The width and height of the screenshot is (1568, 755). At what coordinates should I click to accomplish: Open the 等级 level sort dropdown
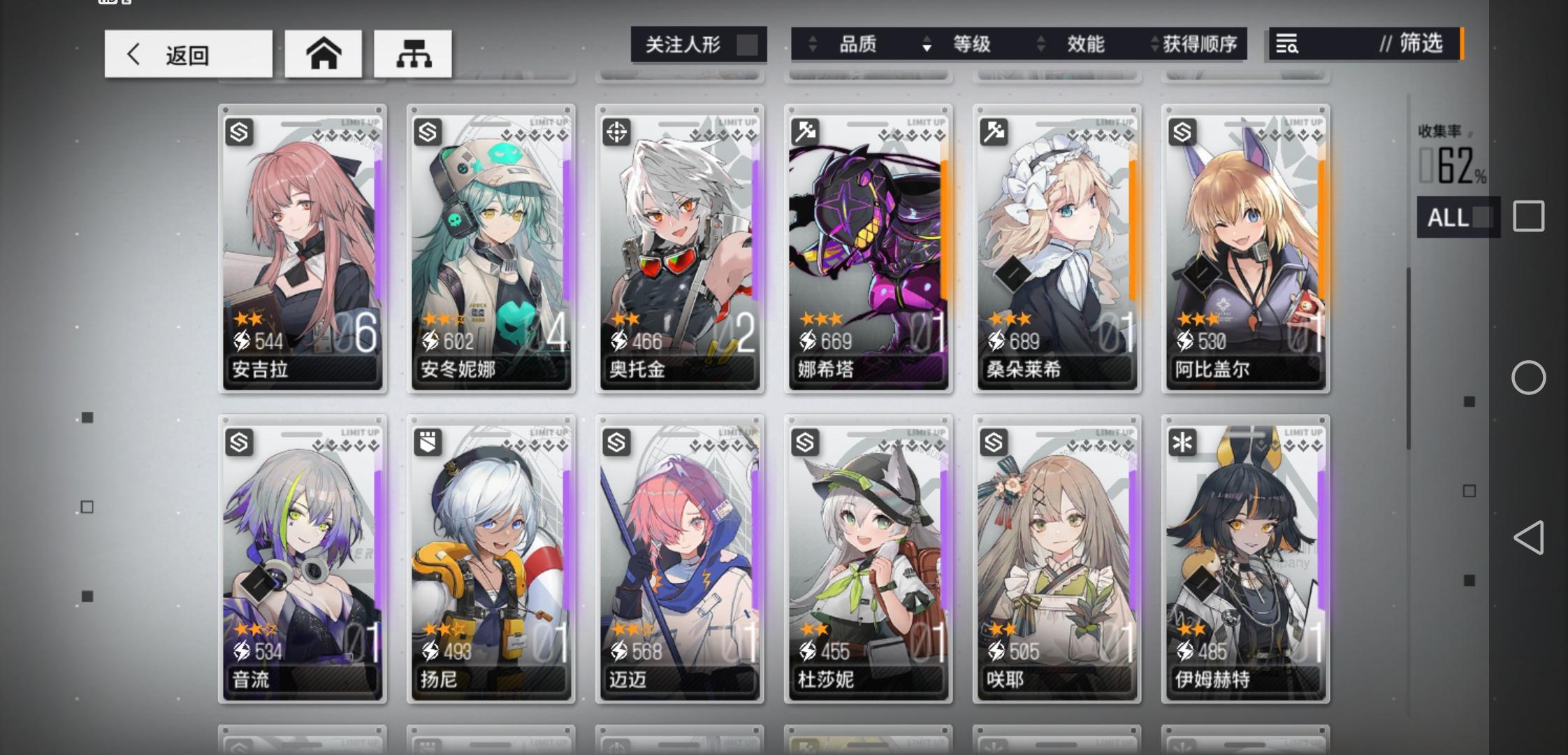pyautogui.click(x=973, y=44)
